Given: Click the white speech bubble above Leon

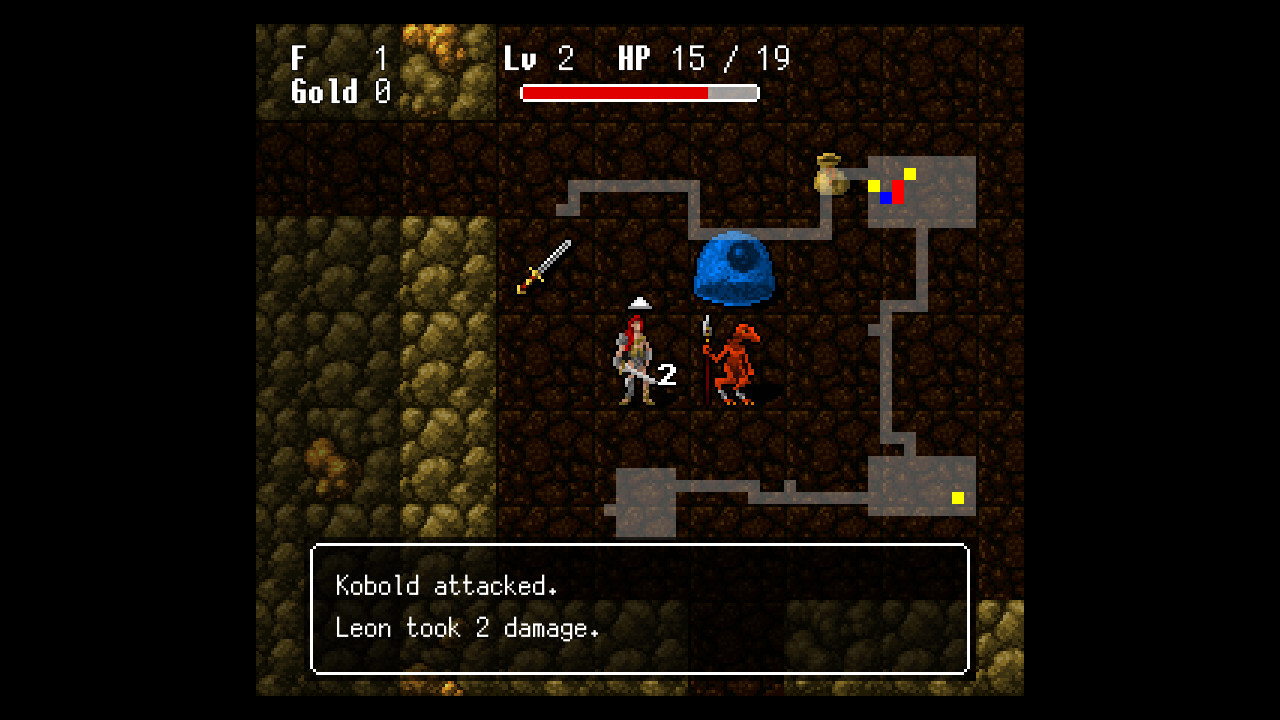Looking at the screenshot, I should [x=638, y=302].
